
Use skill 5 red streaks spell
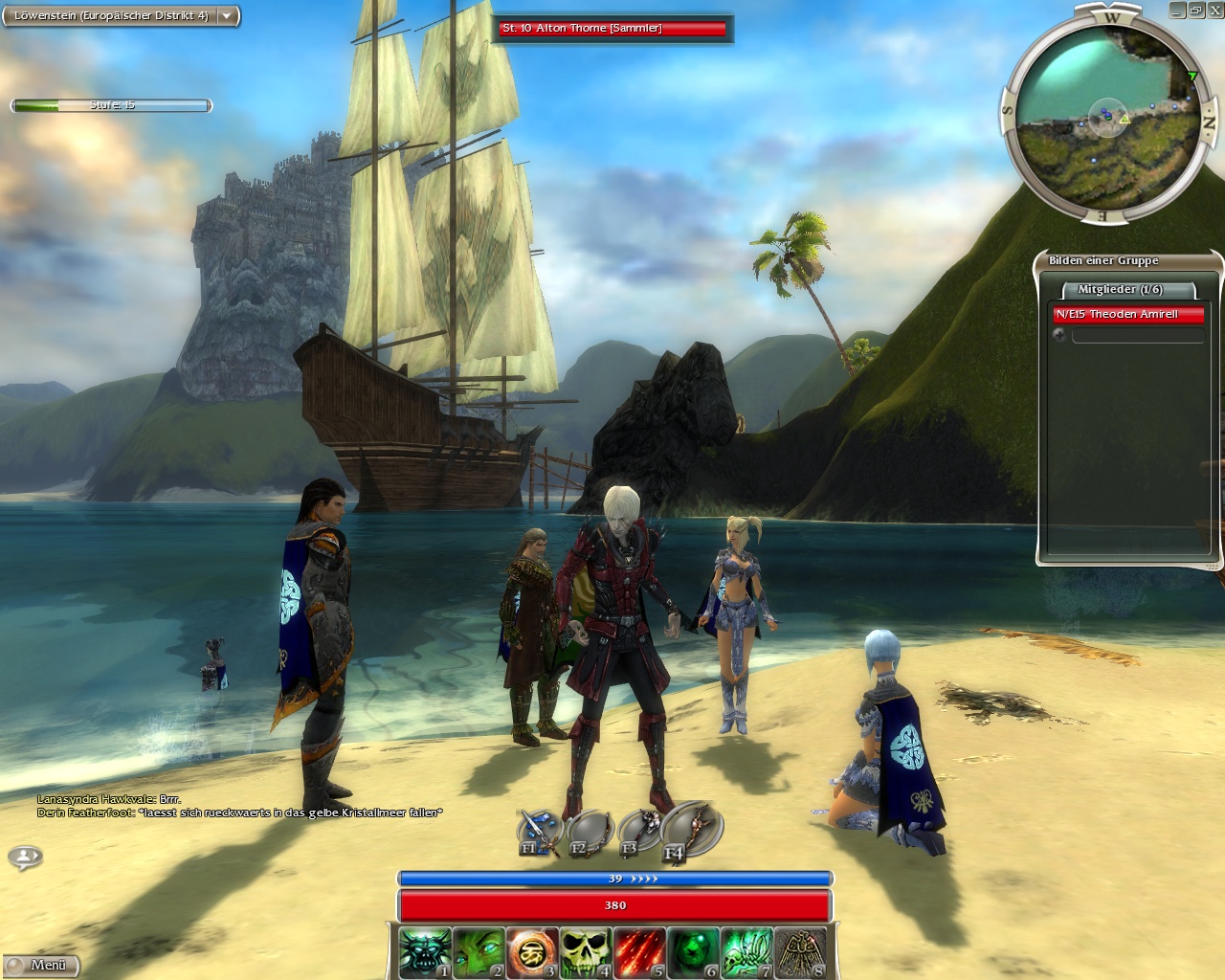coord(638,952)
